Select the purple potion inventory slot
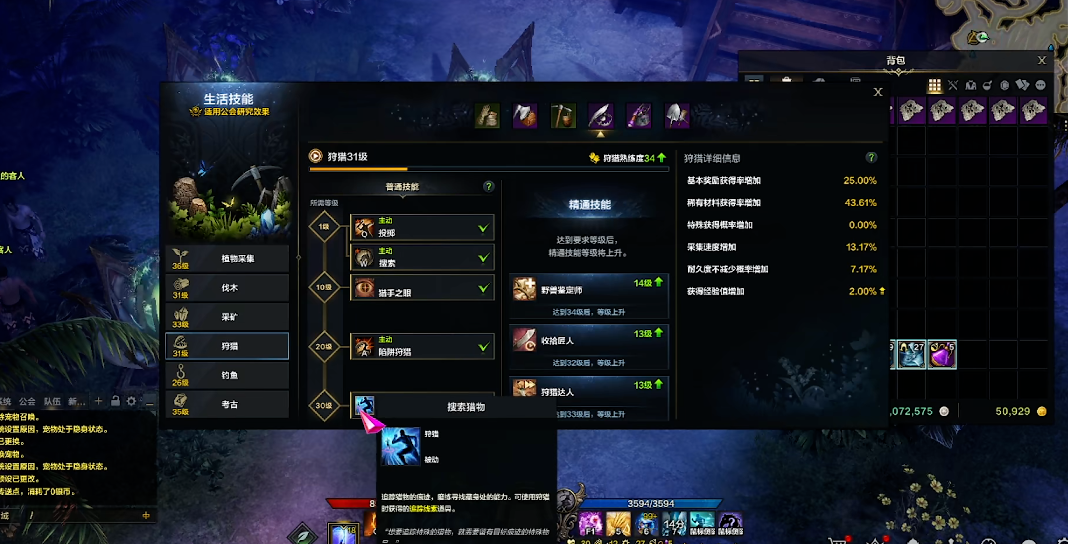The height and width of the screenshot is (544, 1068). [941, 354]
